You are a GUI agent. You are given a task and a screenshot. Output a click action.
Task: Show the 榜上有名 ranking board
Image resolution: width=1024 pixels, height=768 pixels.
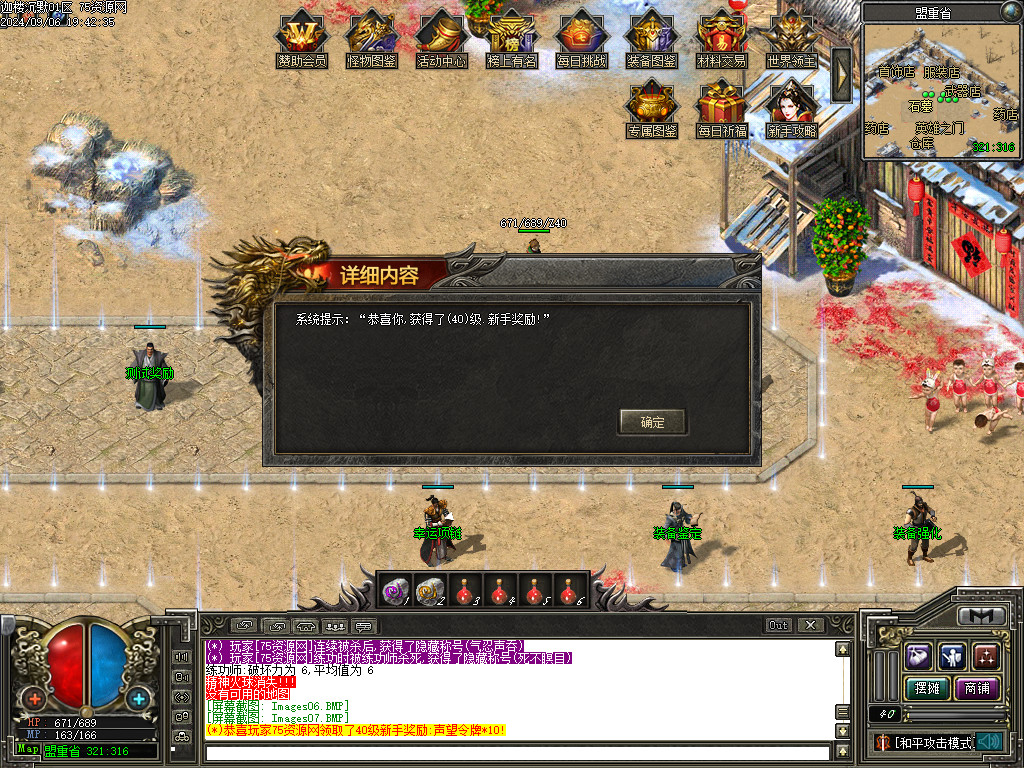point(512,38)
